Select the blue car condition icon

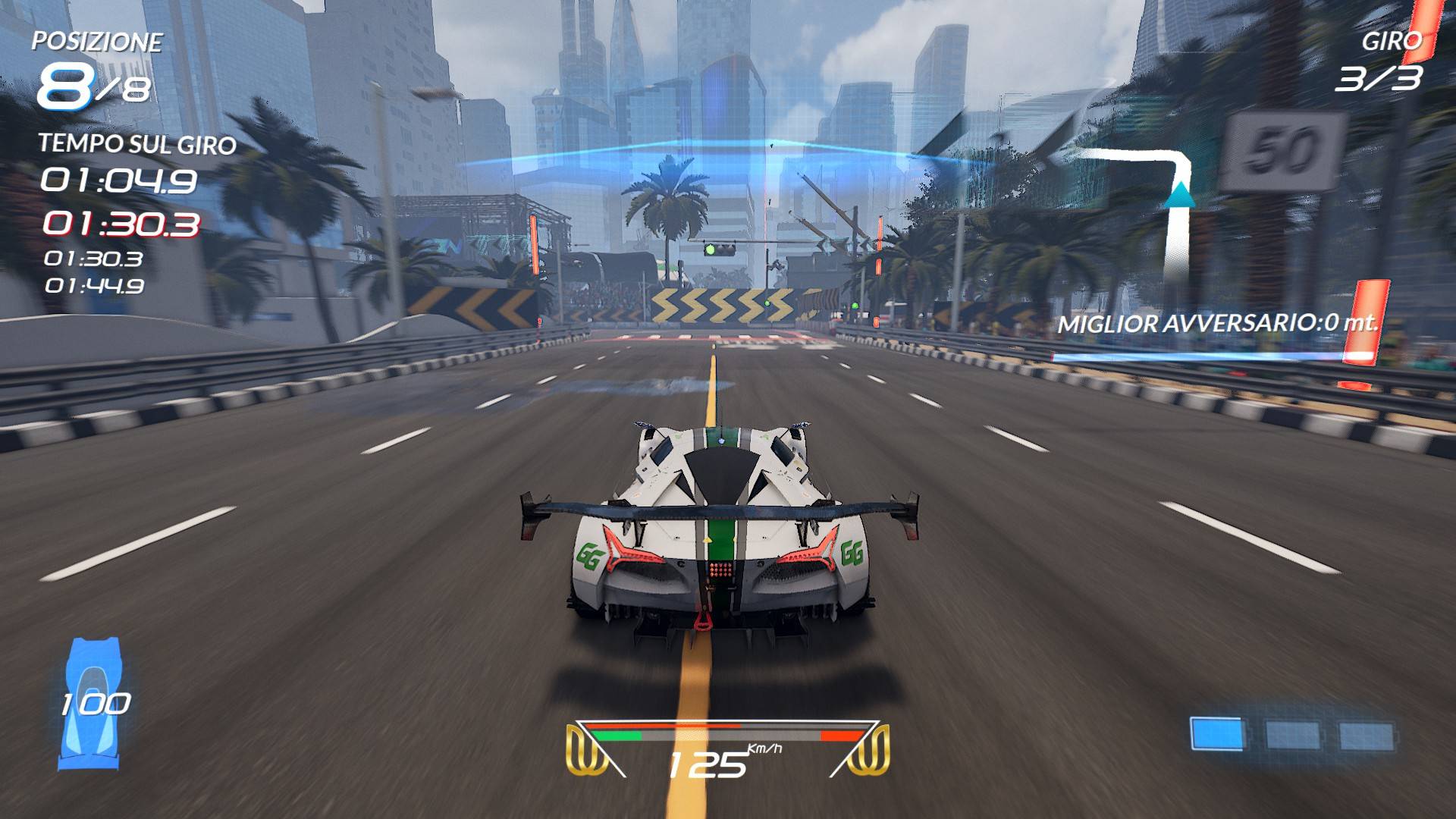(x=93, y=703)
